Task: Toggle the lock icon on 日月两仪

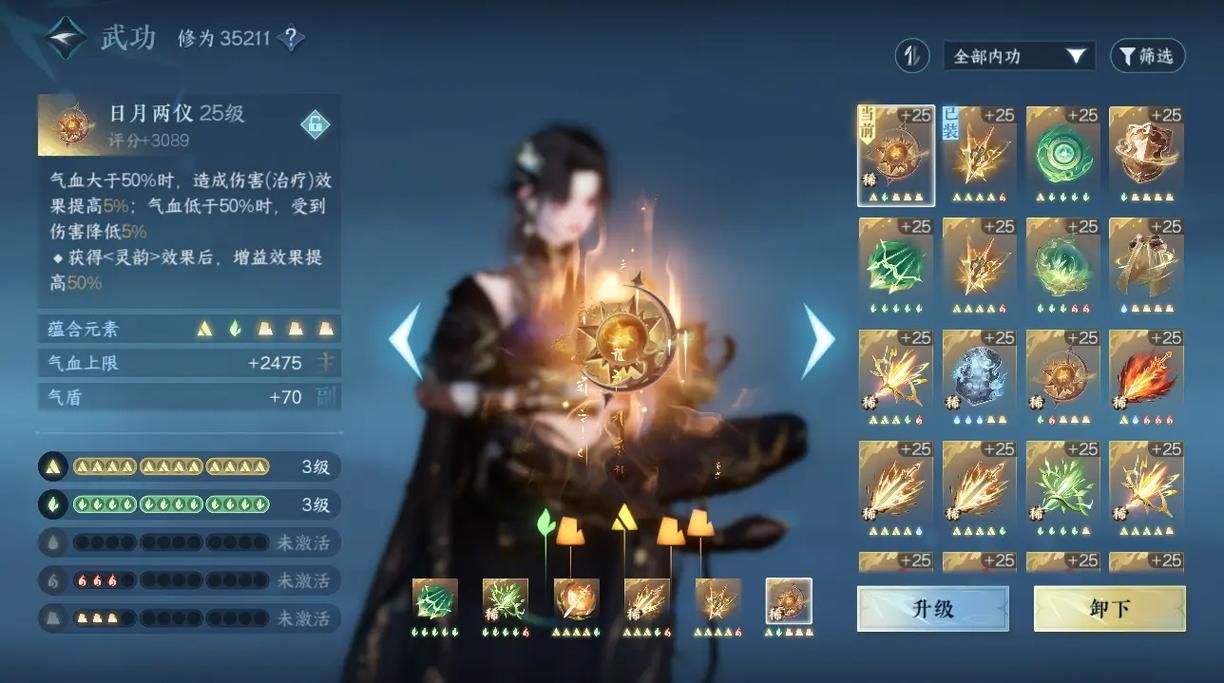Action: click(x=315, y=125)
